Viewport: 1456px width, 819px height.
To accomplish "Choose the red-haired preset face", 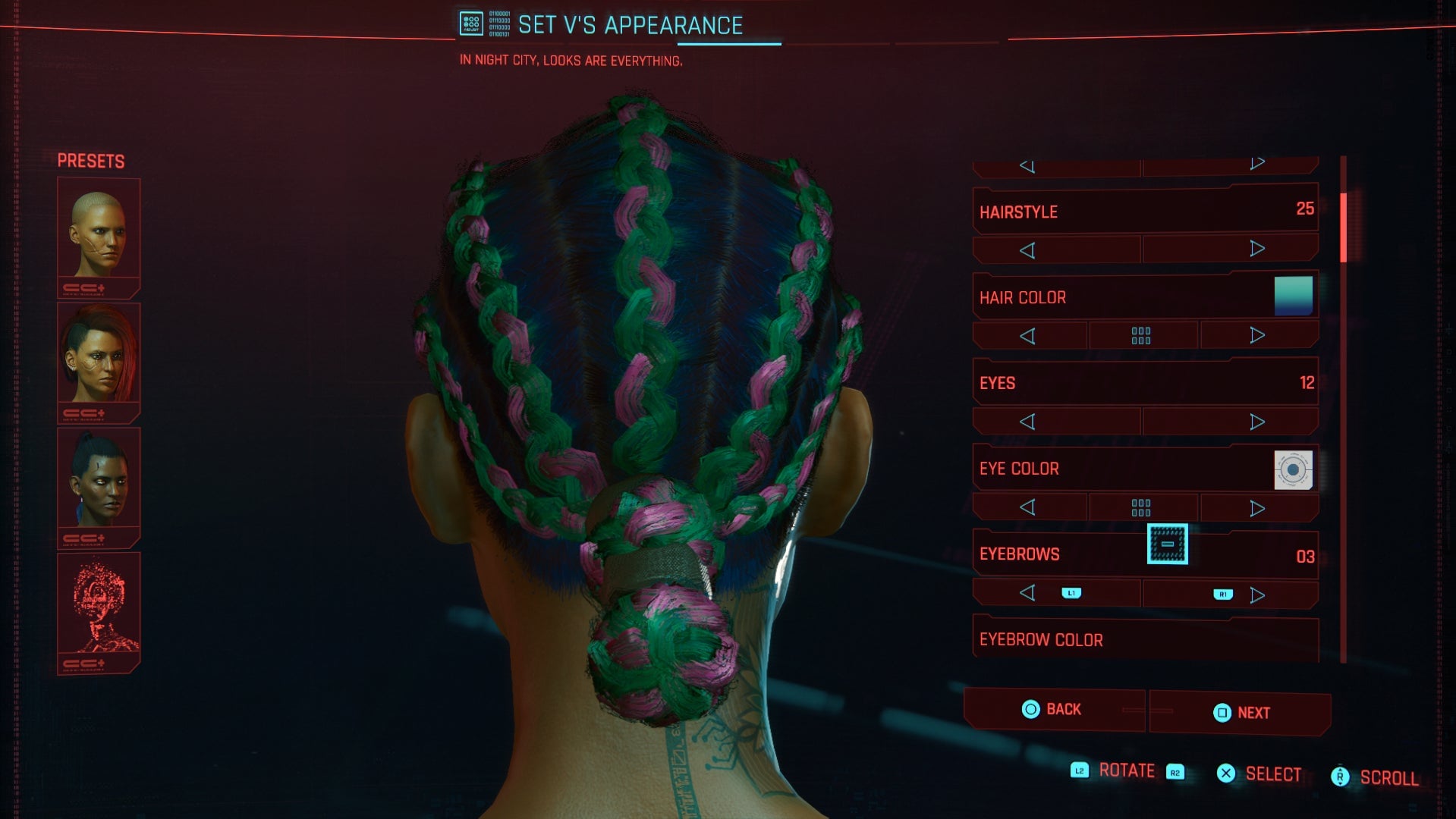I will point(99,356).
